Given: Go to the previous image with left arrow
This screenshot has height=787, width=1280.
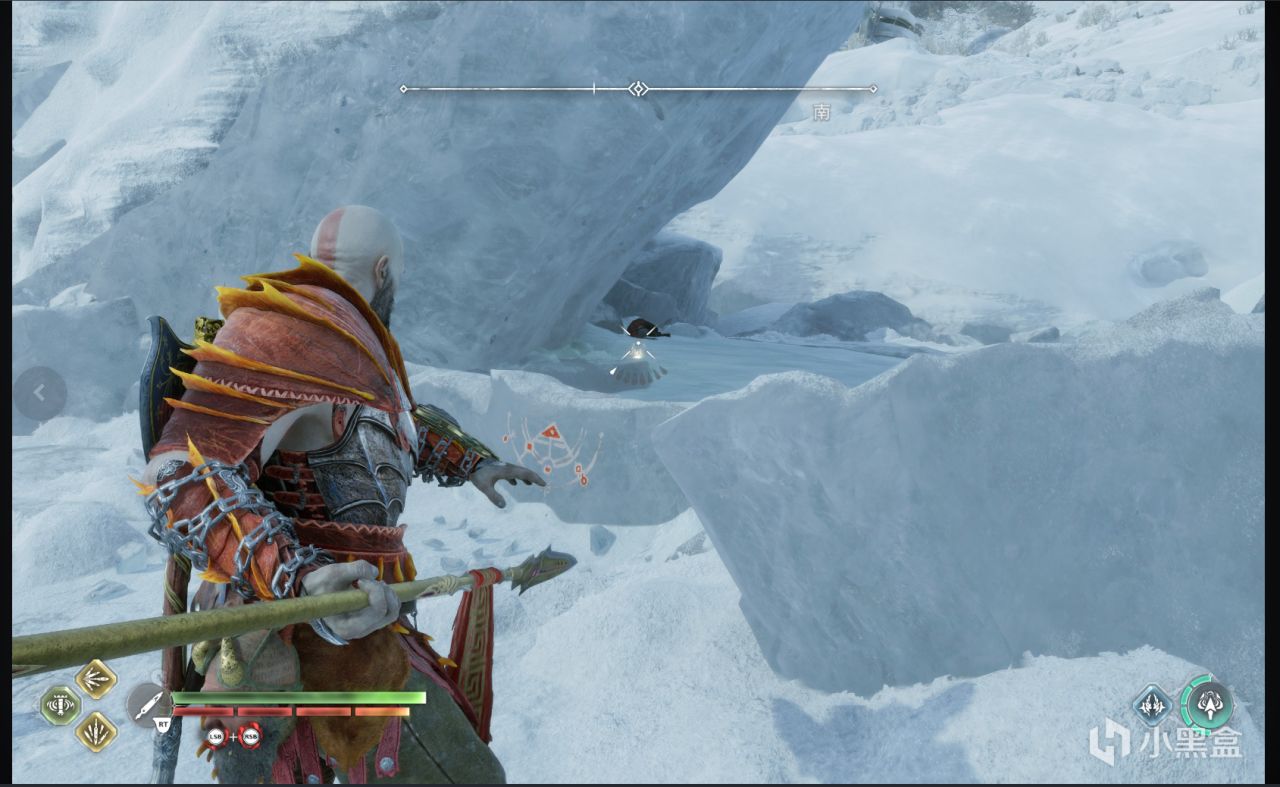Looking at the screenshot, I should 39,393.
